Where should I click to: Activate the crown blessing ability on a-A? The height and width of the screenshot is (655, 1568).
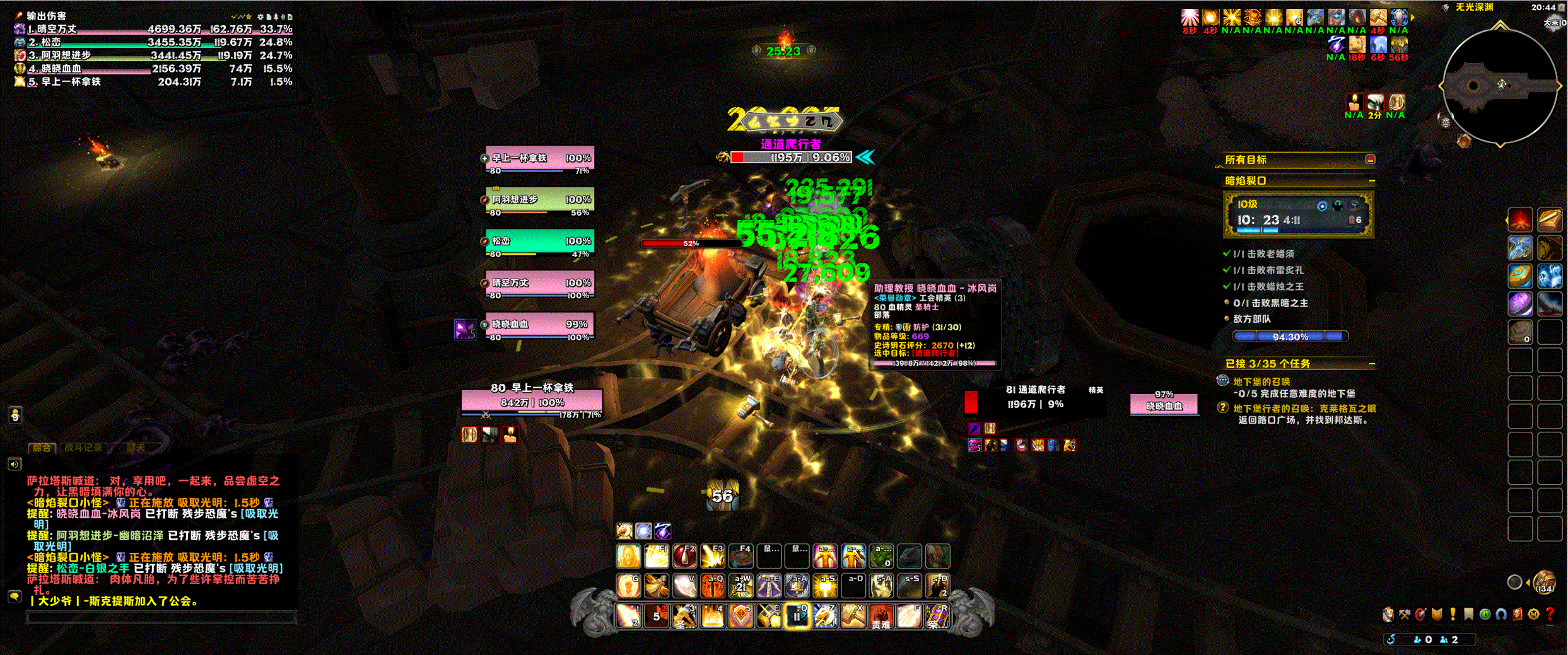797,586
